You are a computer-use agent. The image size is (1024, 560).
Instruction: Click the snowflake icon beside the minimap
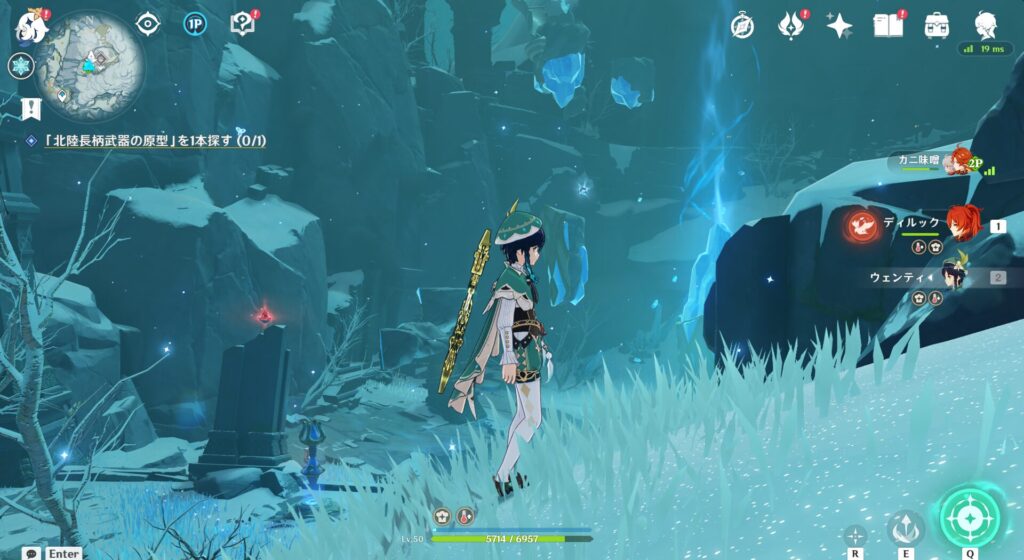[21, 67]
